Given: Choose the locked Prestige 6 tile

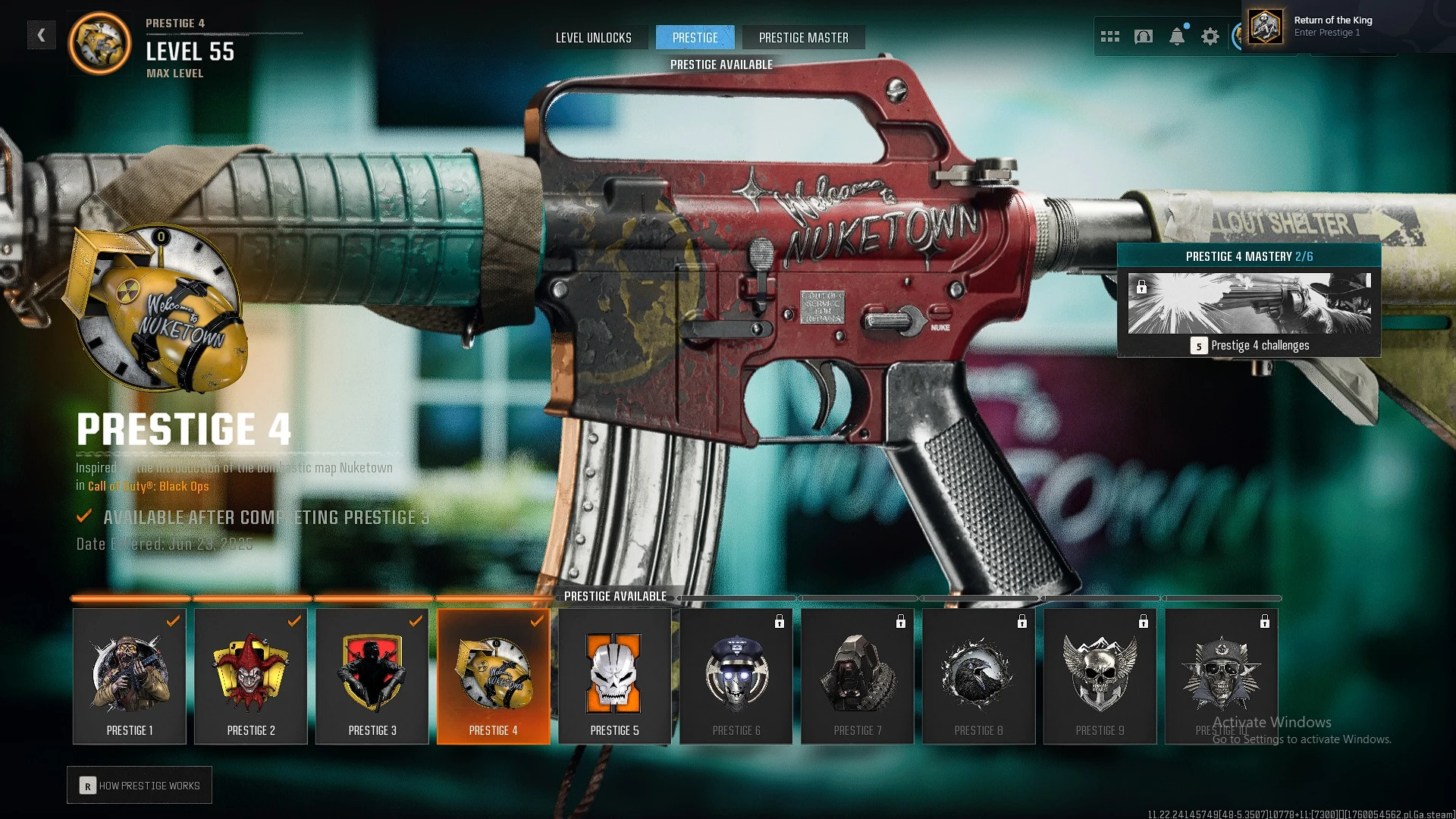Looking at the screenshot, I should [736, 676].
